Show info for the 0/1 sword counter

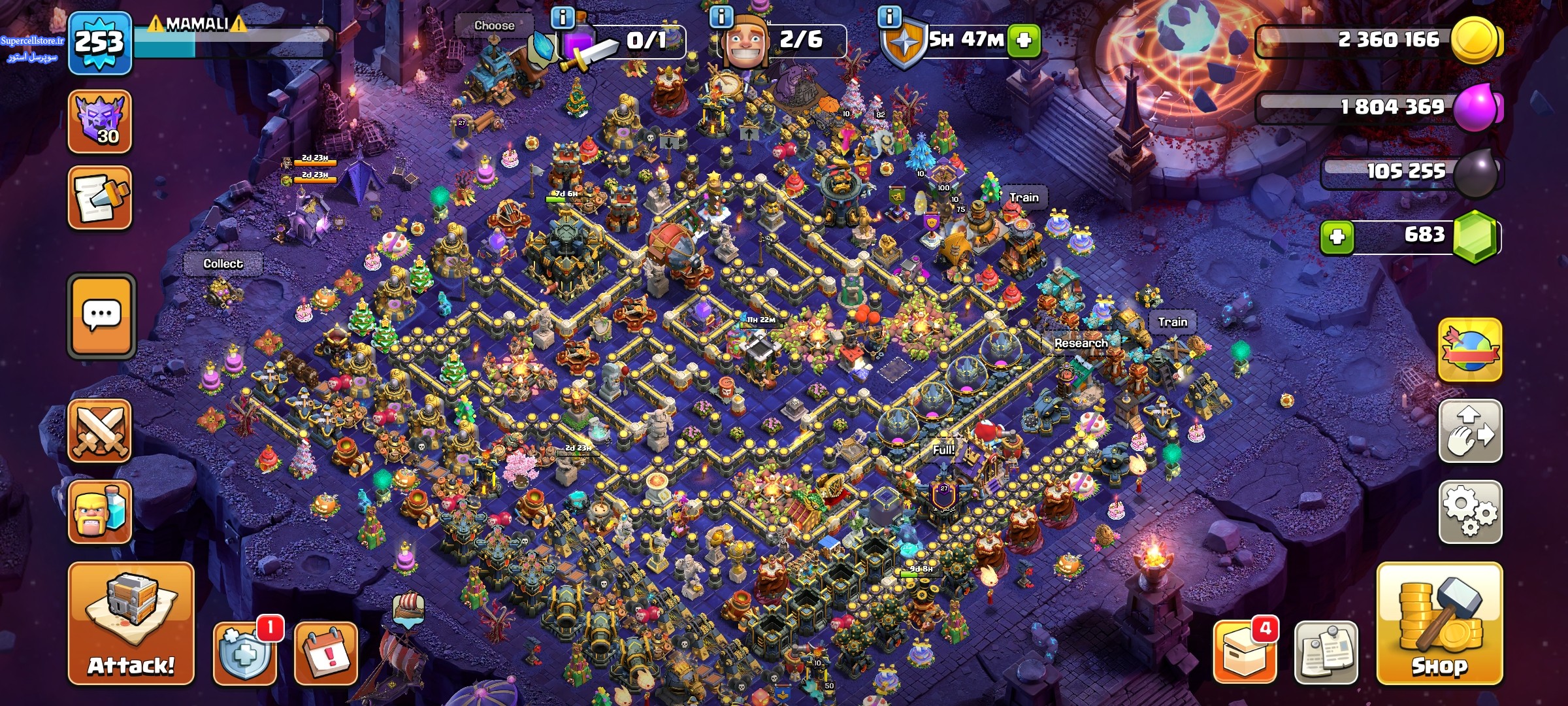coord(563,16)
